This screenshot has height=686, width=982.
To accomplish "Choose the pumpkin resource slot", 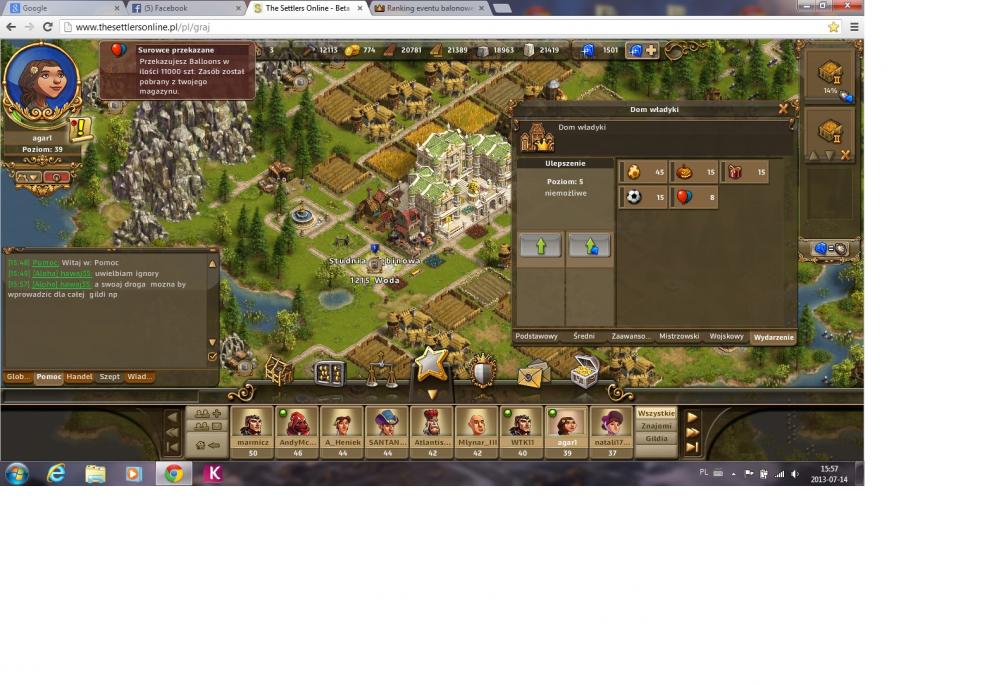I will point(696,172).
